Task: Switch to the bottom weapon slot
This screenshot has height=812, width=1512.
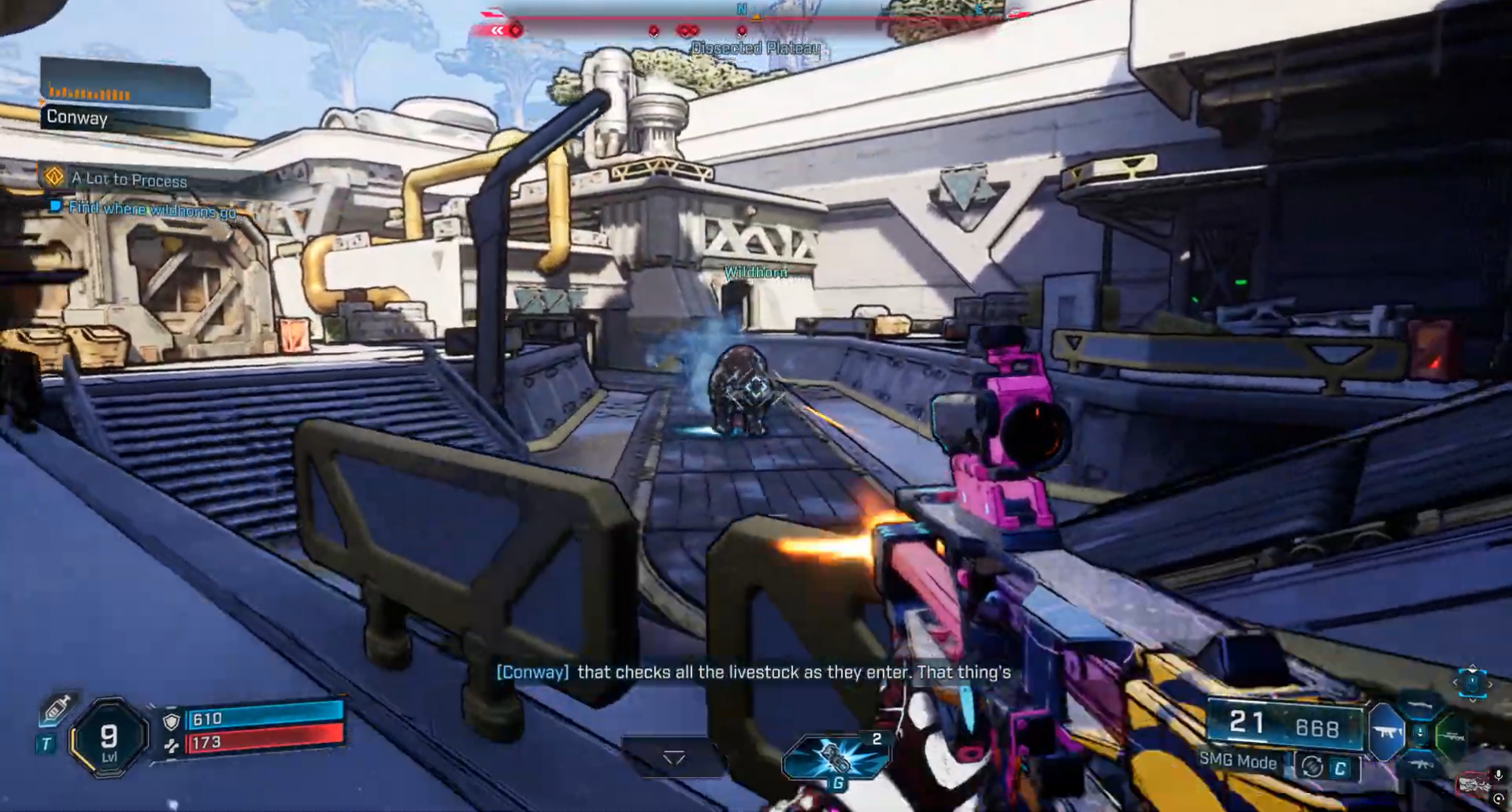Action: point(1420,764)
